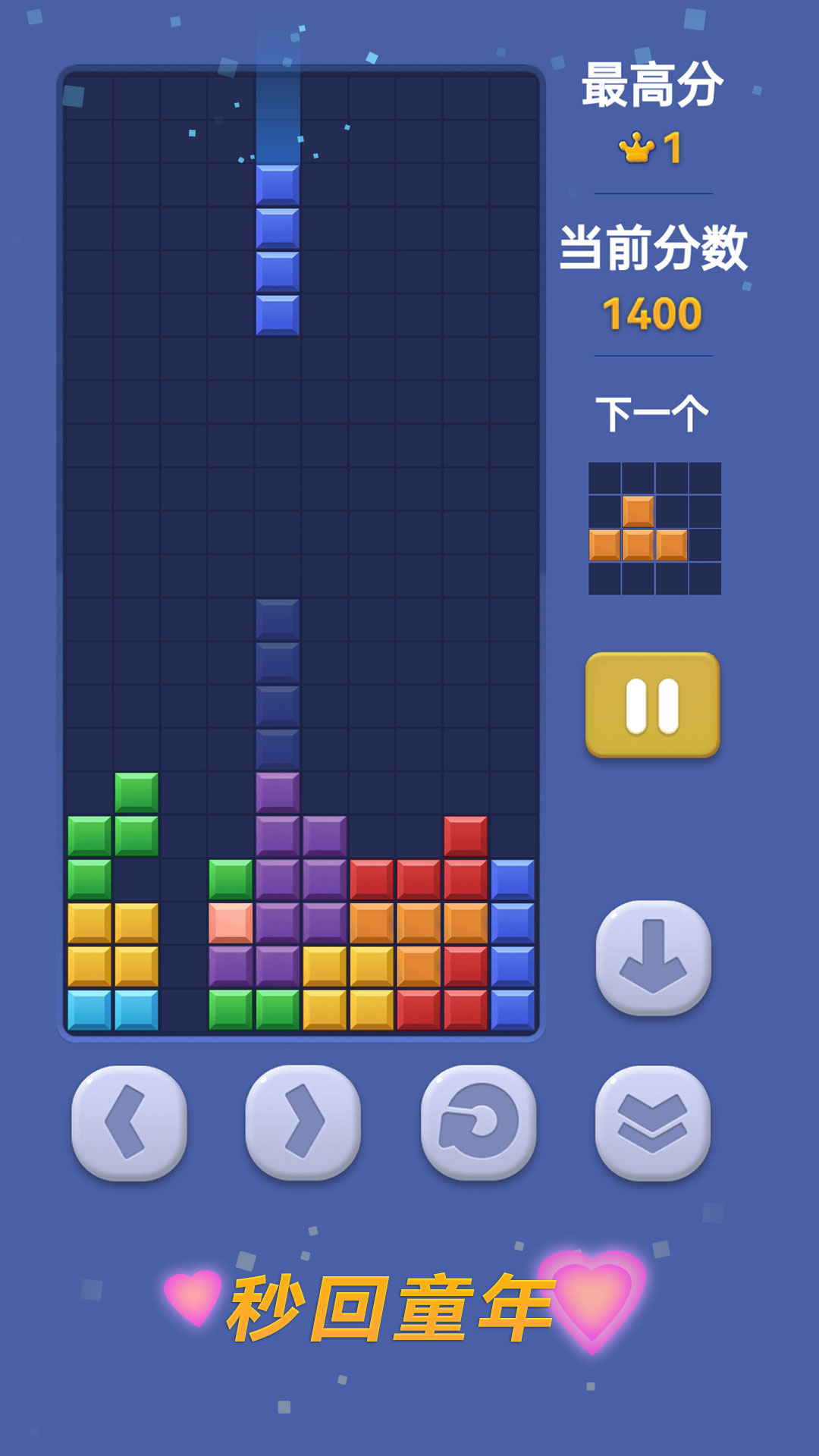Shift the piece using the right arrow button
The image size is (819, 1456).
point(303,1122)
